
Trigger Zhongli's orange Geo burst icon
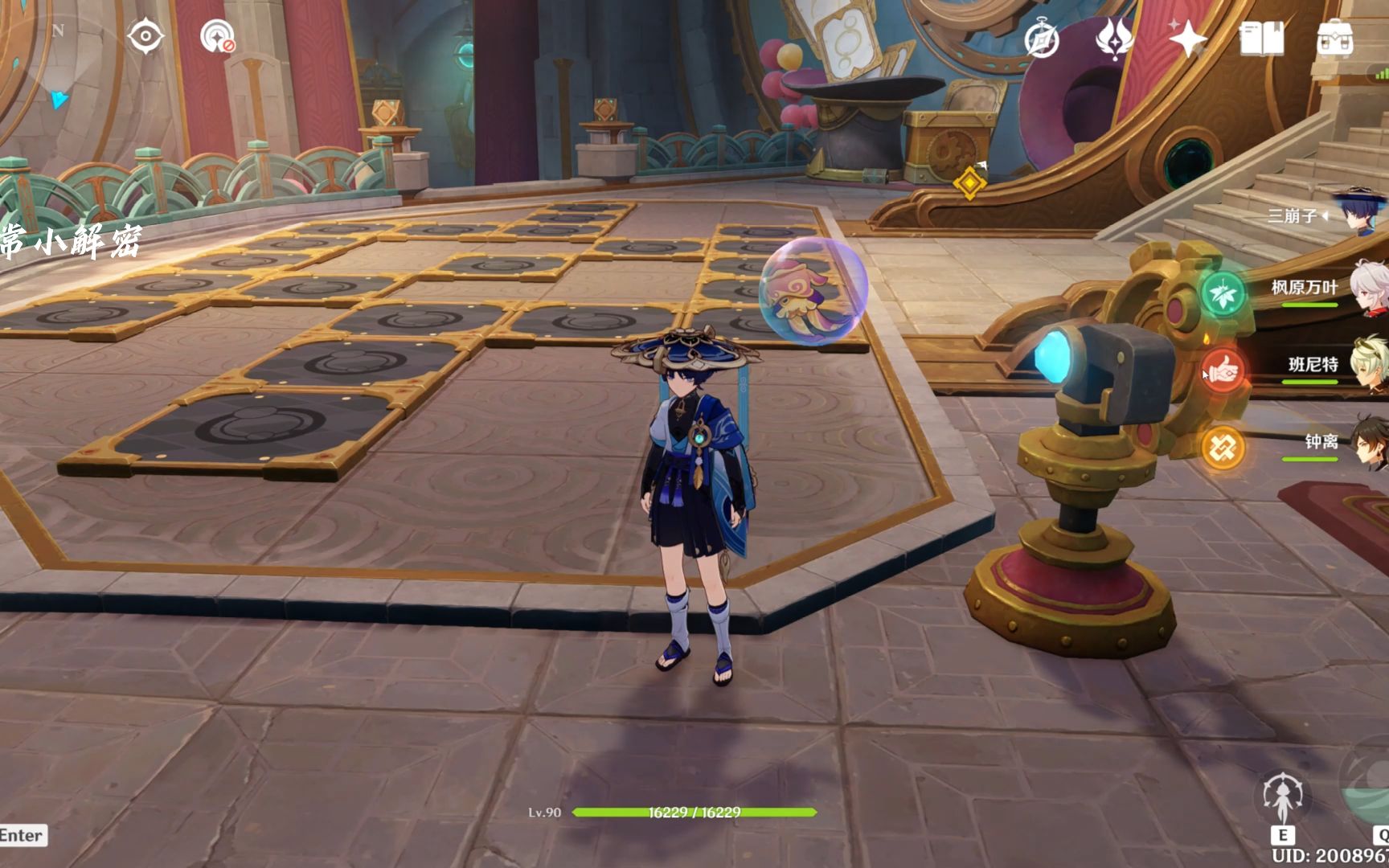point(1223,447)
